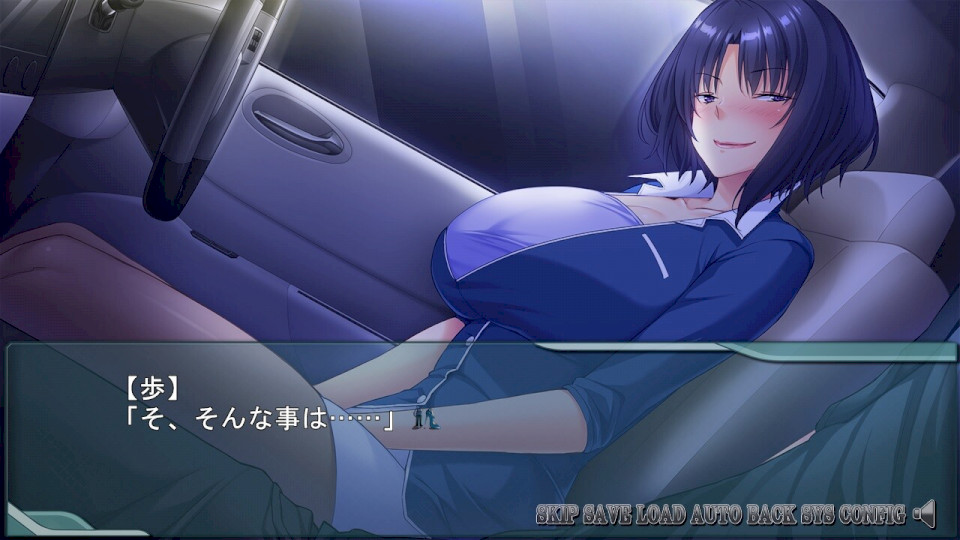Open the SAVE menu
Image resolution: width=960 pixels, height=540 pixels.
(x=605, y=515)
